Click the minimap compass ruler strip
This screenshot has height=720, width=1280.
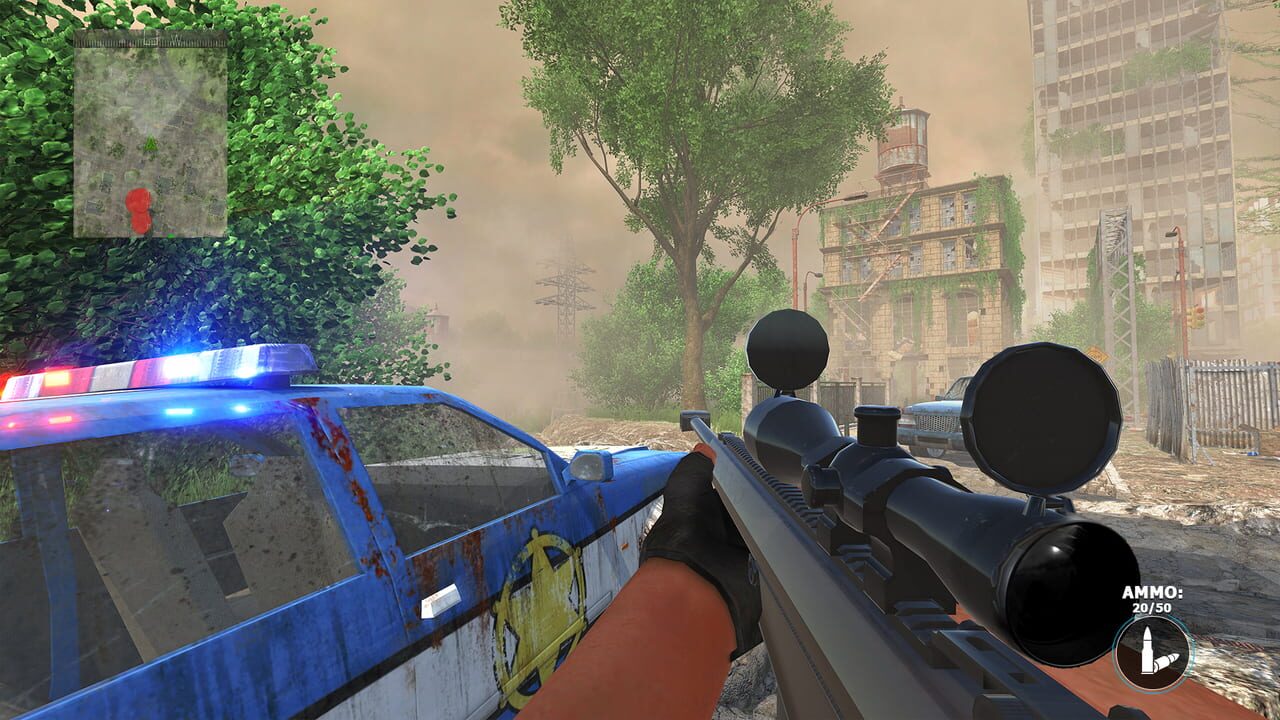click(x=150, y=42)
